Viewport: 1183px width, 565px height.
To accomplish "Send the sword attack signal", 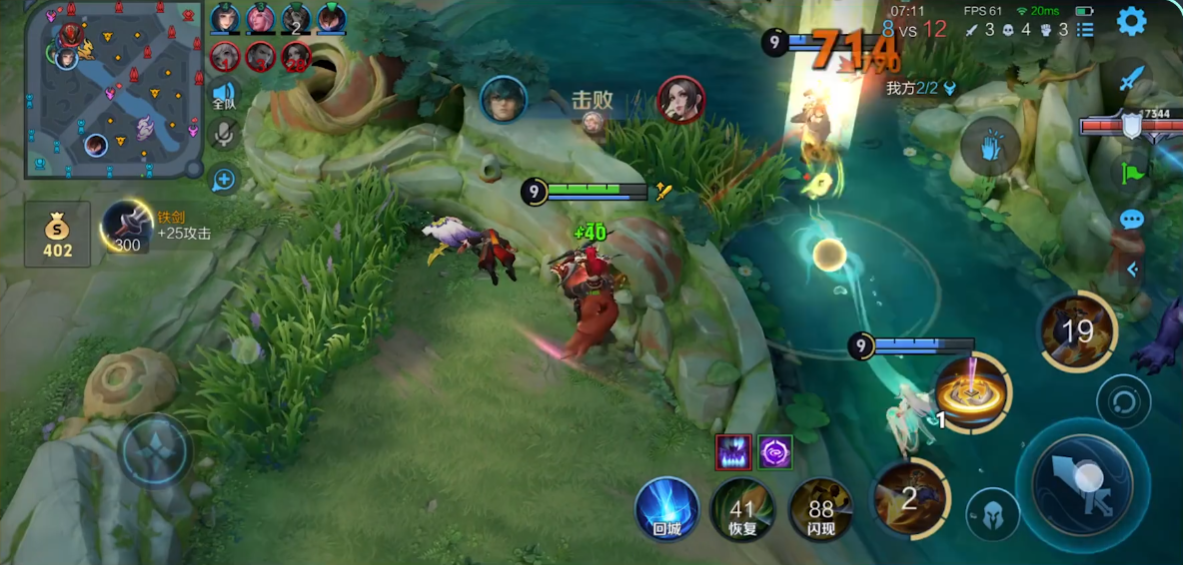I will [1131, 78].
